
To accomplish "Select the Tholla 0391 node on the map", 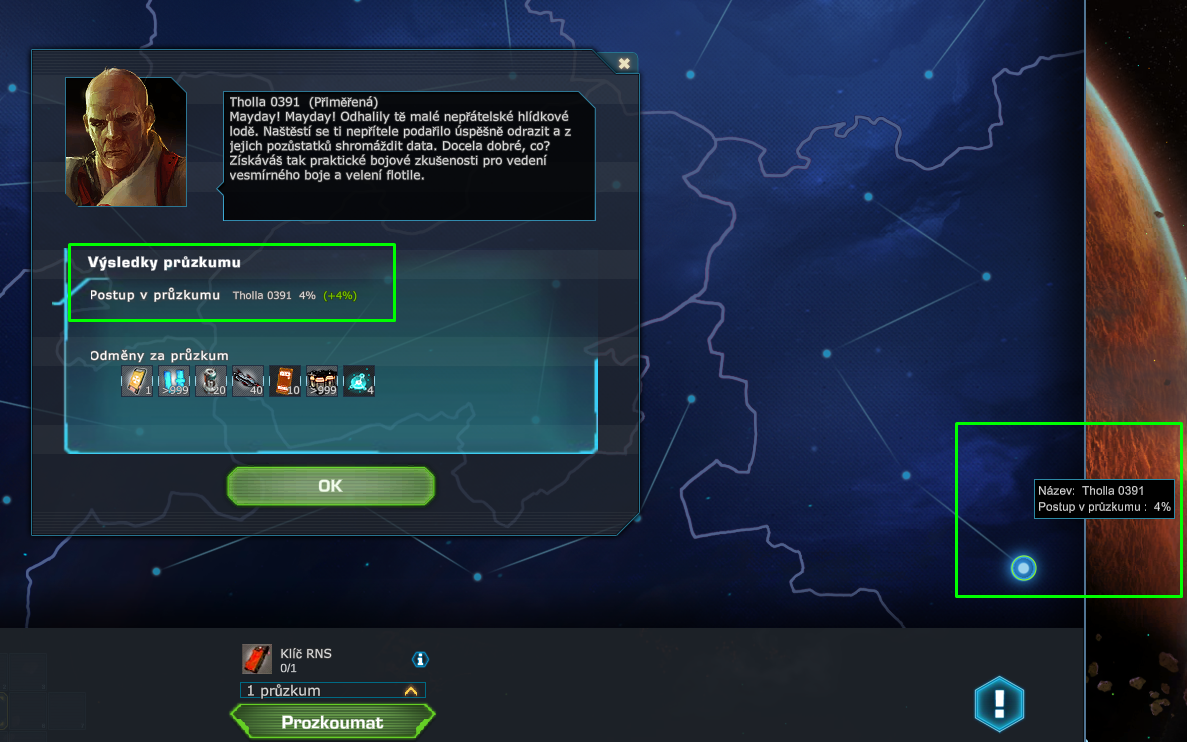I will pos(1022,569).
